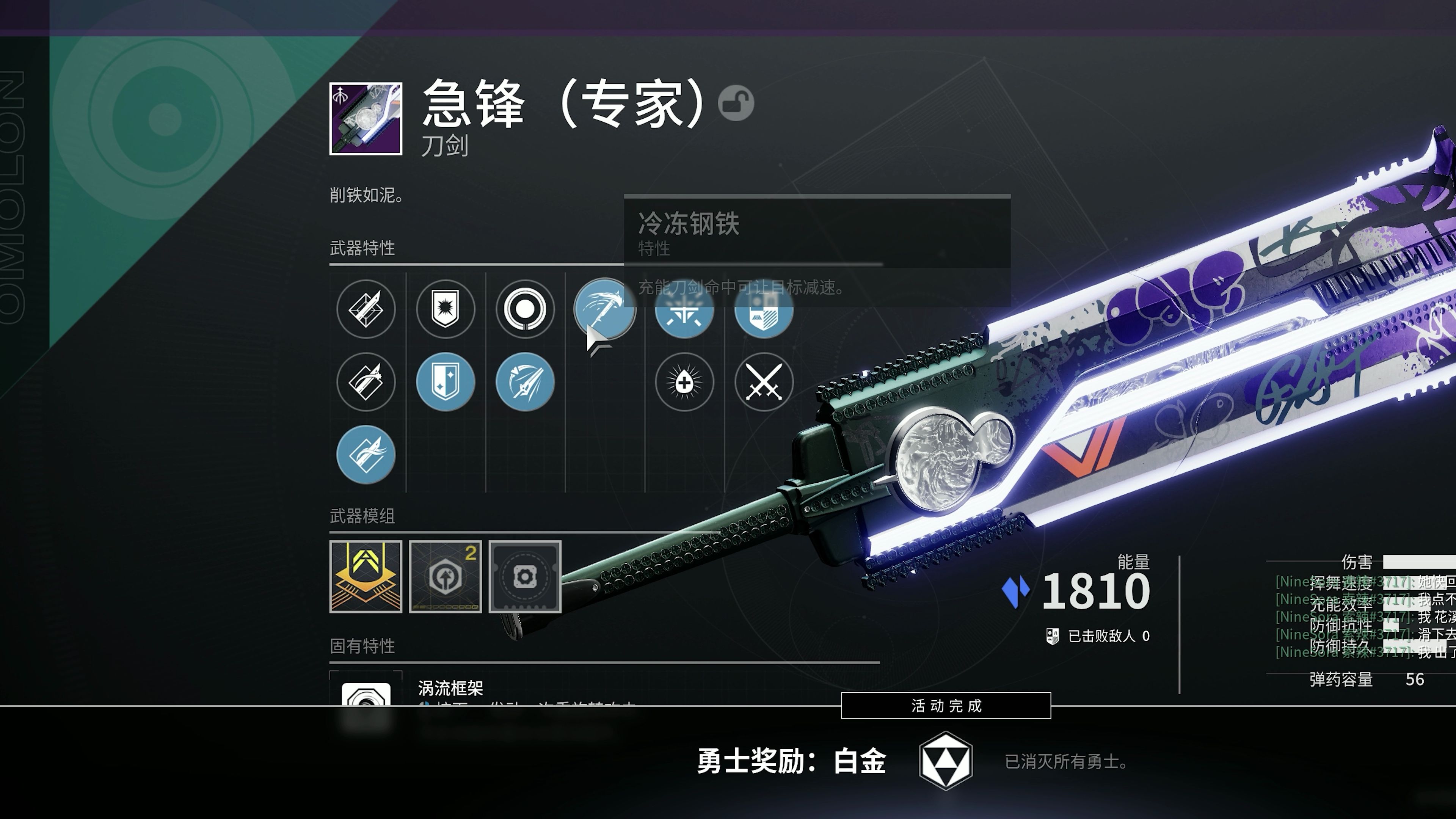
Task: Open the golden Adept chevron mod slot
Action: click(x=366, y=576)
